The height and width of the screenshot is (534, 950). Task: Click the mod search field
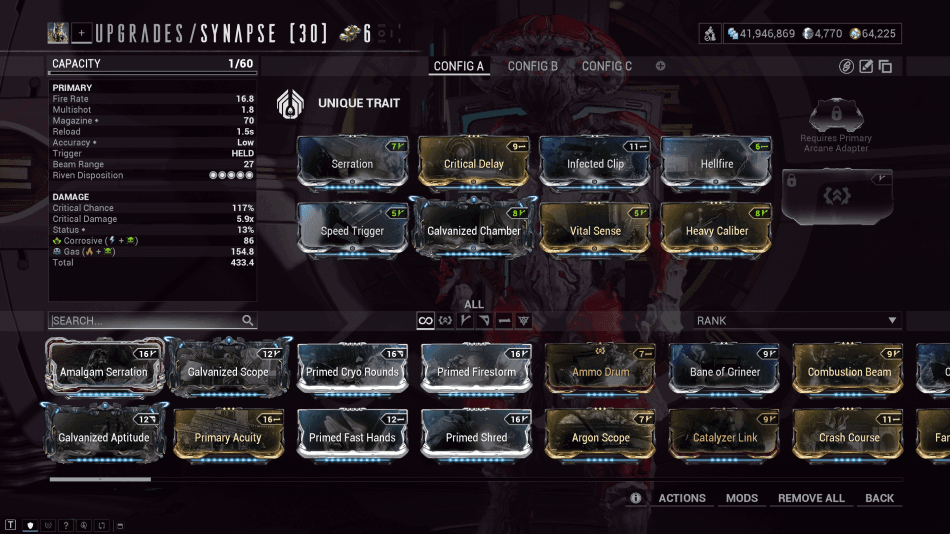[x=145, y=321]
